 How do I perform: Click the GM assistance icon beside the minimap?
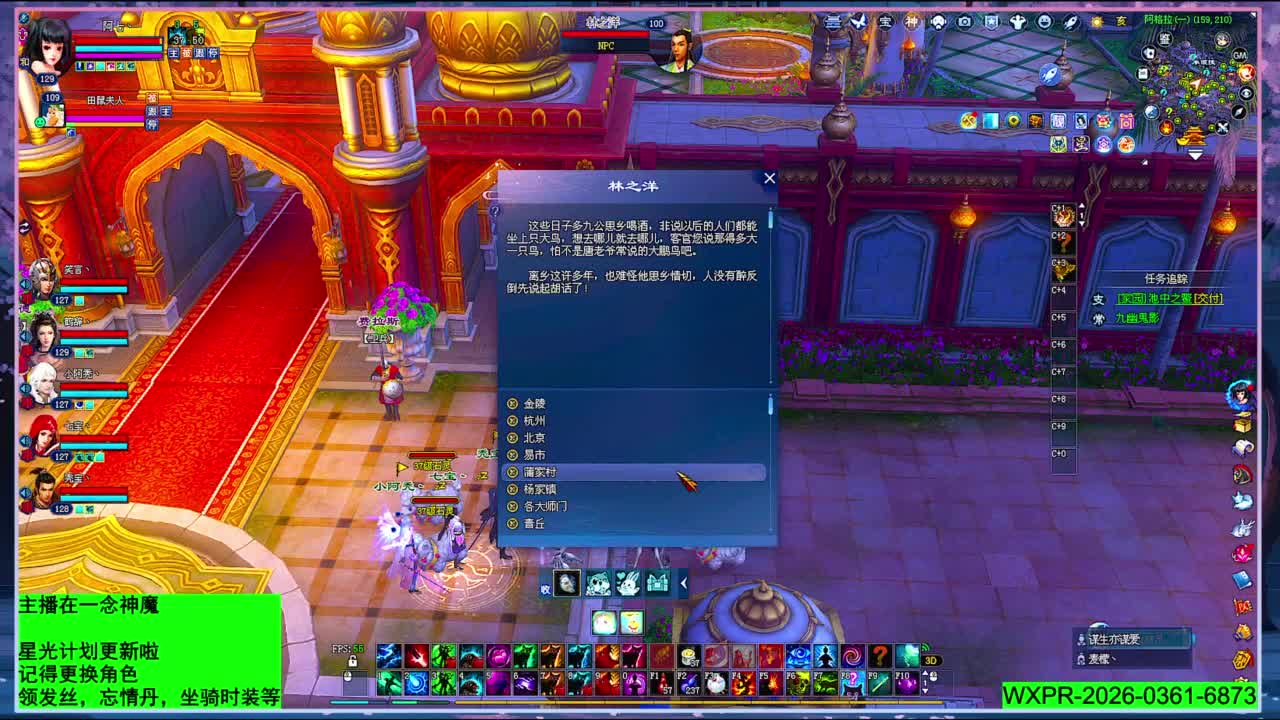point(1240,56)
